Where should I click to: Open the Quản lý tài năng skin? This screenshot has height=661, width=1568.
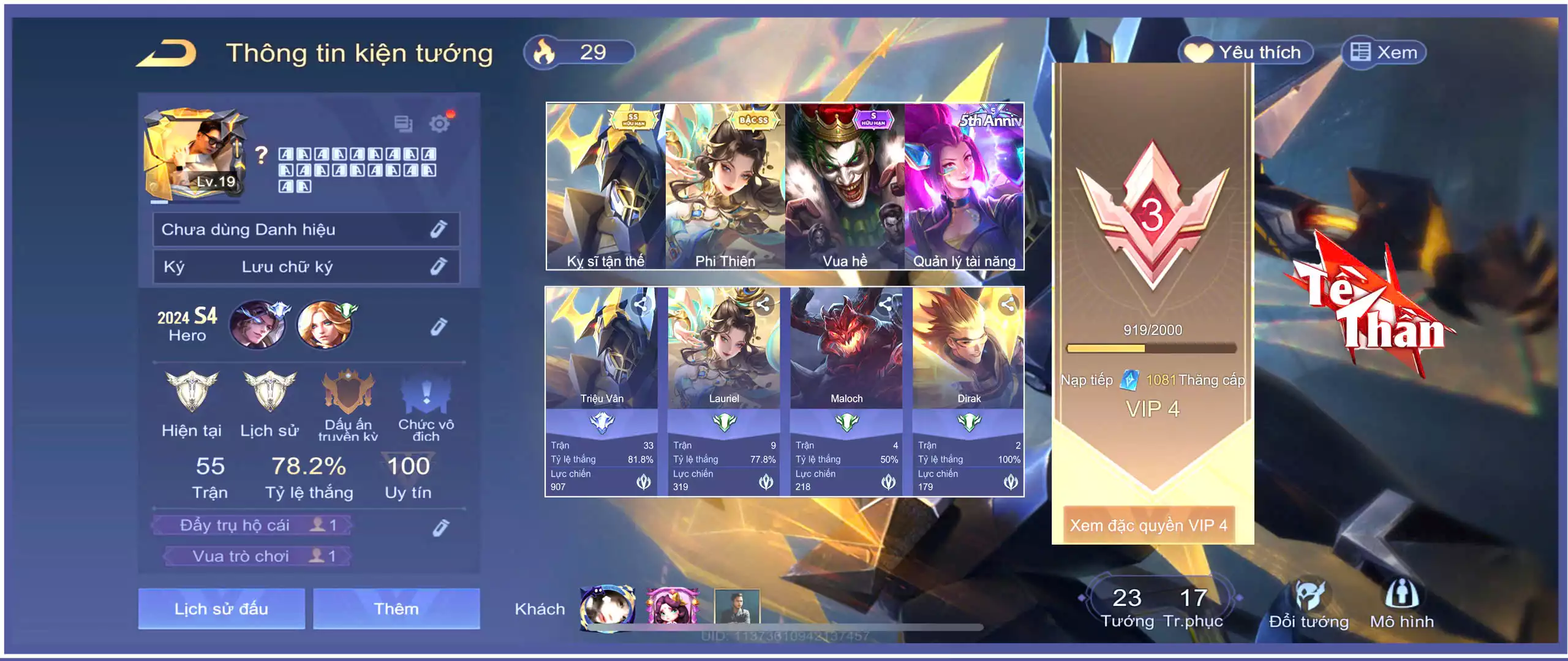tap(964, 186)
